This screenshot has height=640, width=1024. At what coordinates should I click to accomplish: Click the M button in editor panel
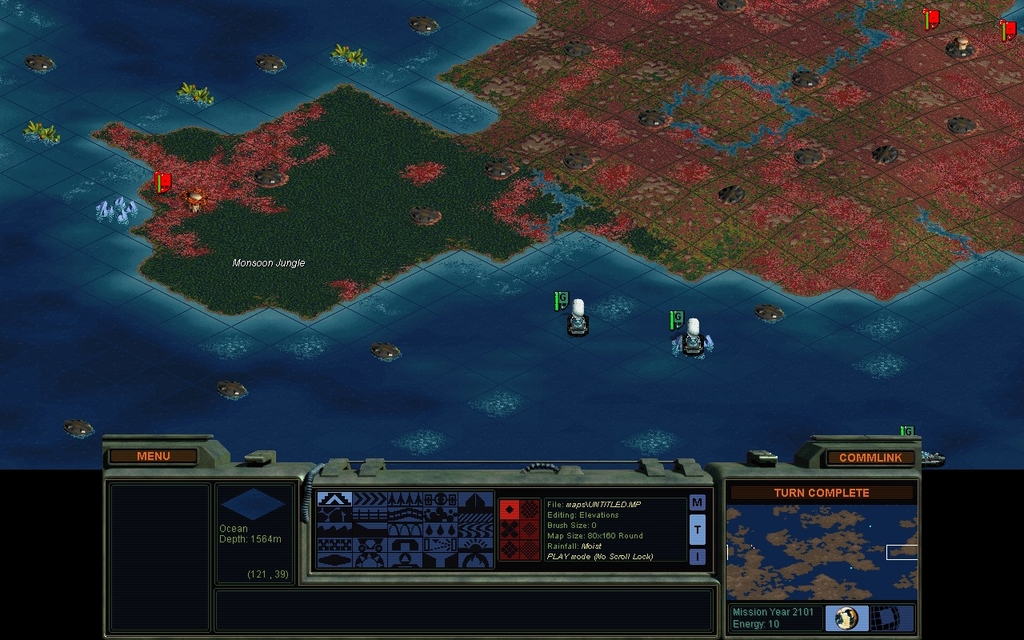point(697,502)
